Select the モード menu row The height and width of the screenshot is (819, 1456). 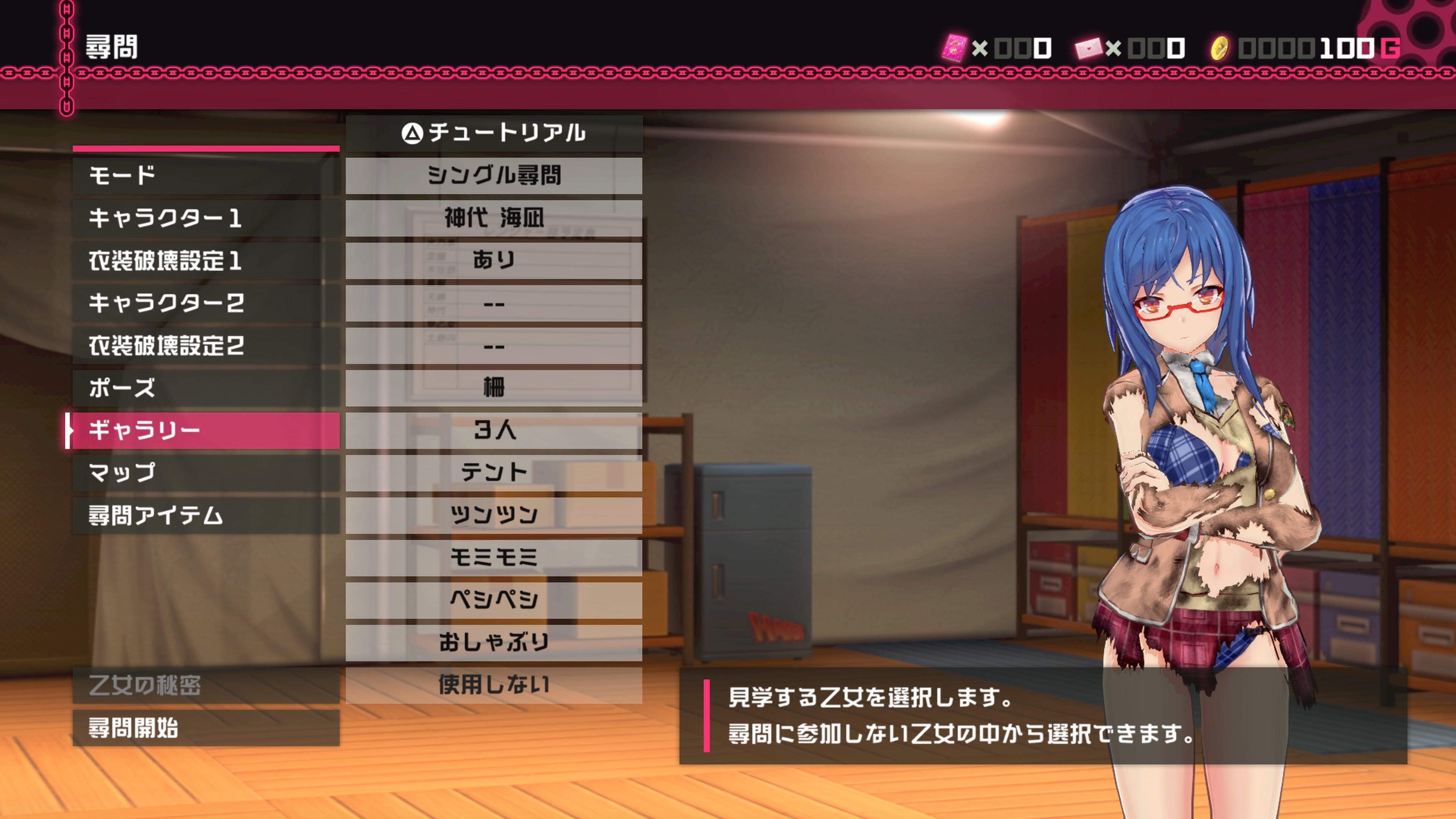coord(206,176)
